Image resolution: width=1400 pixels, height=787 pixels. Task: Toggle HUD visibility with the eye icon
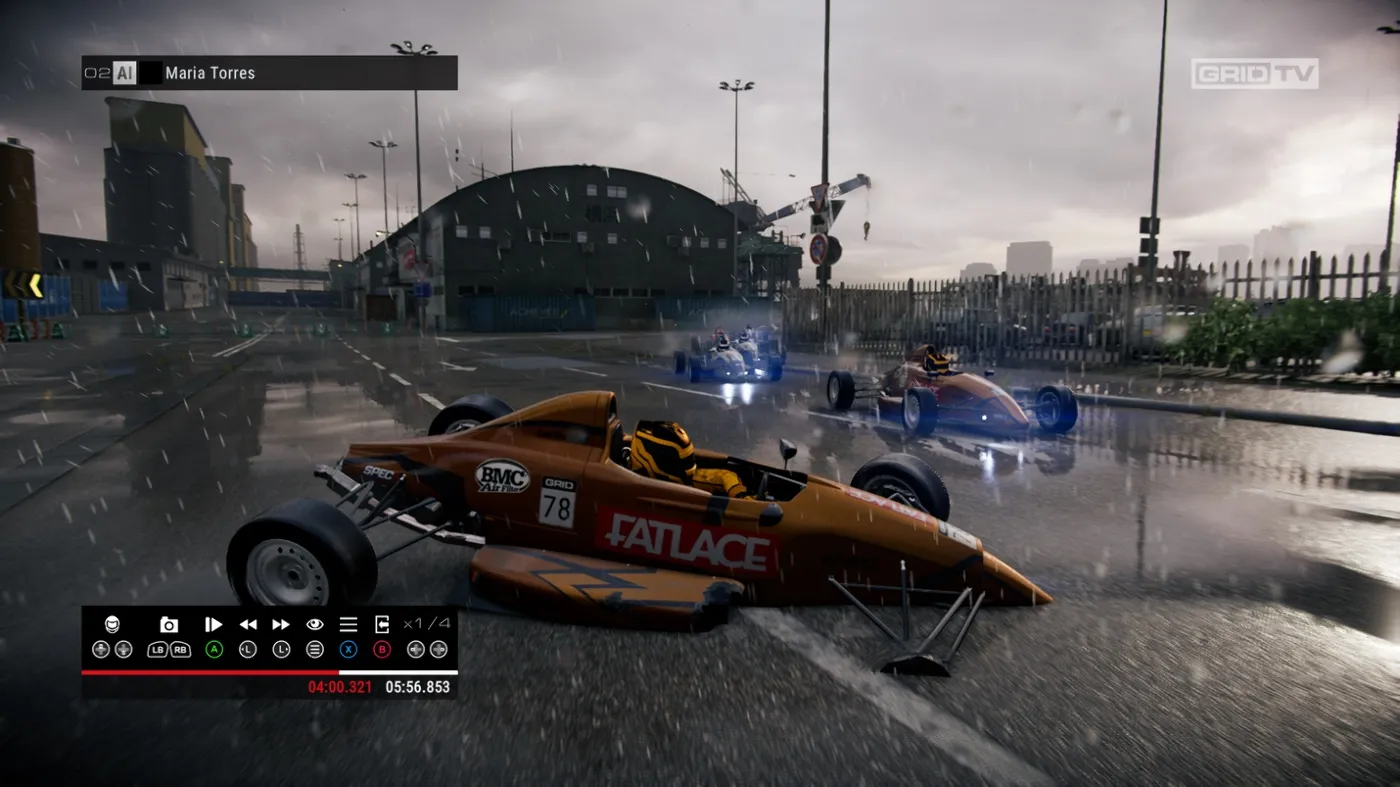(x=315, y=624)
